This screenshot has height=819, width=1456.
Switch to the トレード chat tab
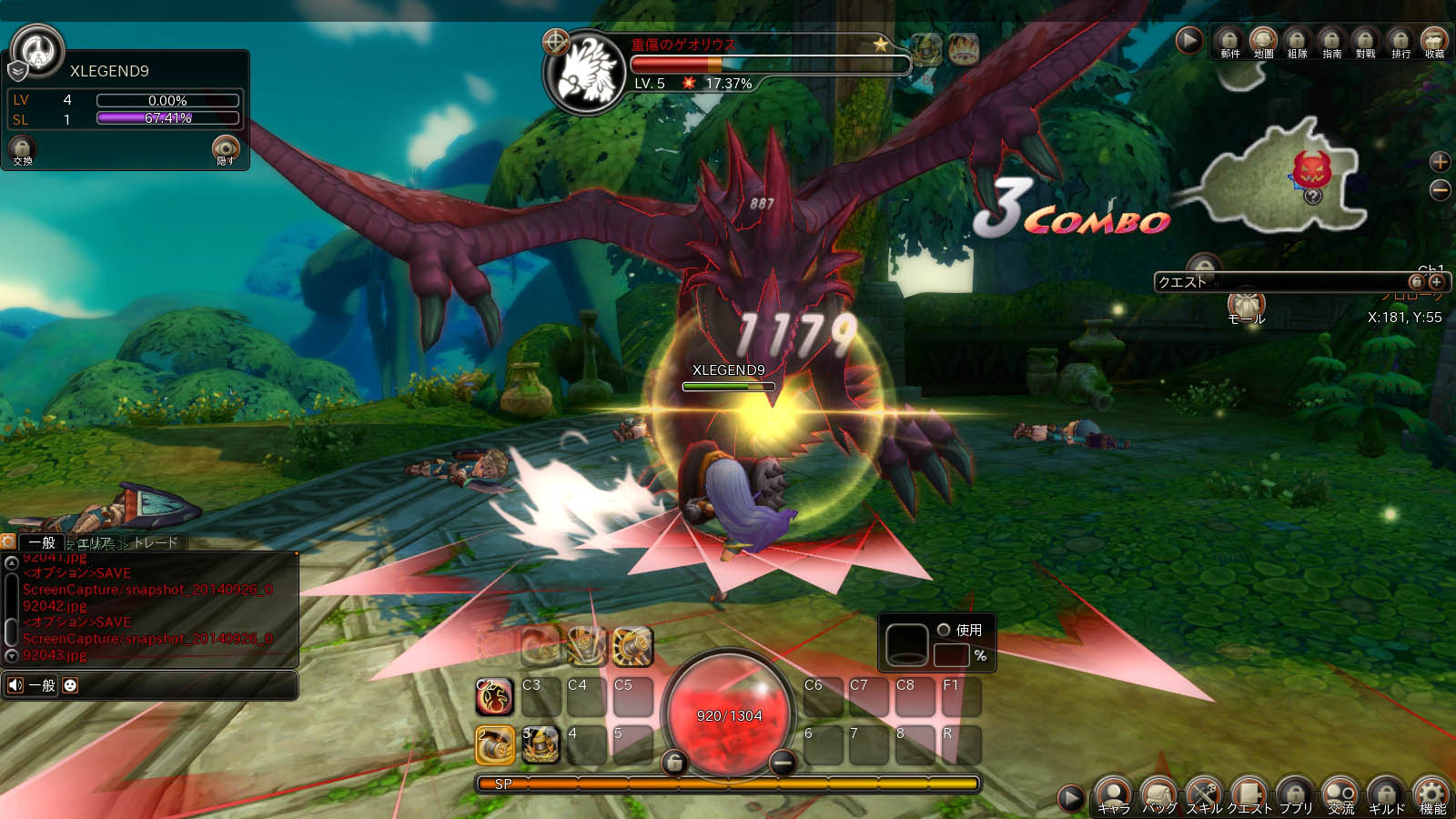tap(156, 541)
